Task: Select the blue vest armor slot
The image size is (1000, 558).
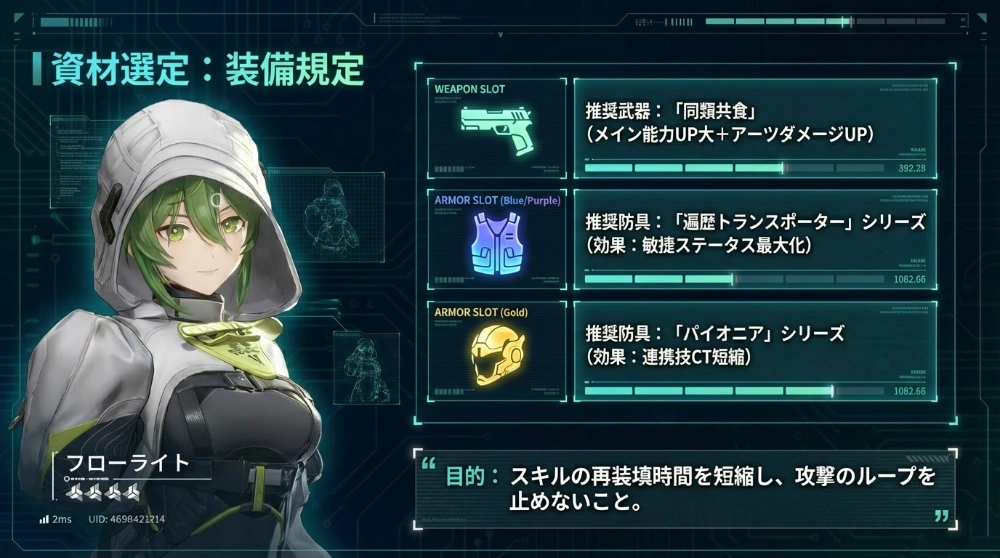Action: click(496, 239)
